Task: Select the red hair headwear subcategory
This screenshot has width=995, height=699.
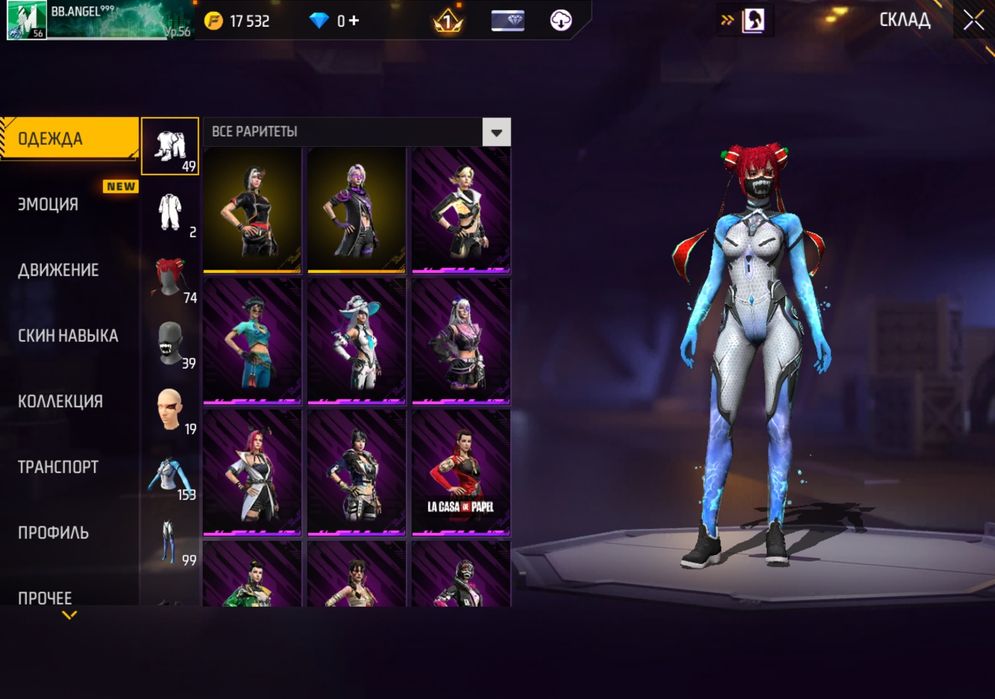Action: click(170, 278)
